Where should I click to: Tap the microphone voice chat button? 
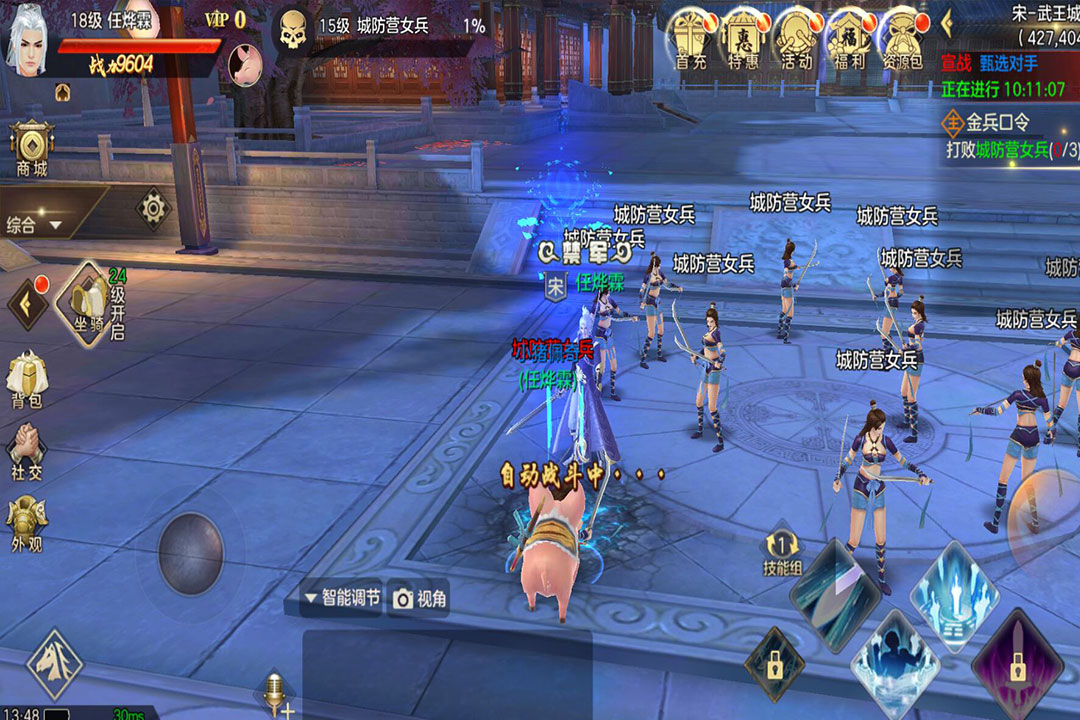coord(273,692)
